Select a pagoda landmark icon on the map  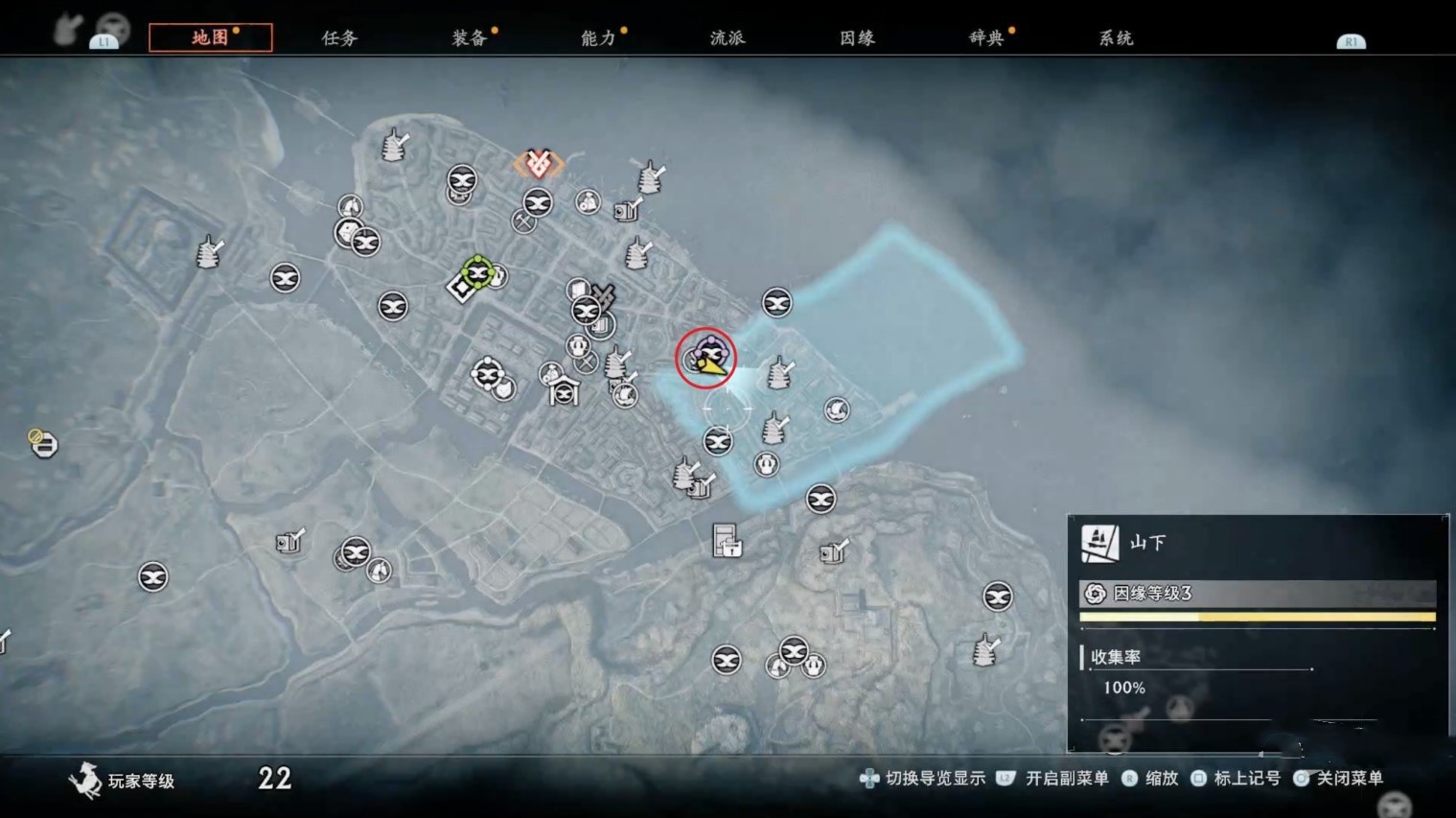click(393, 146)
